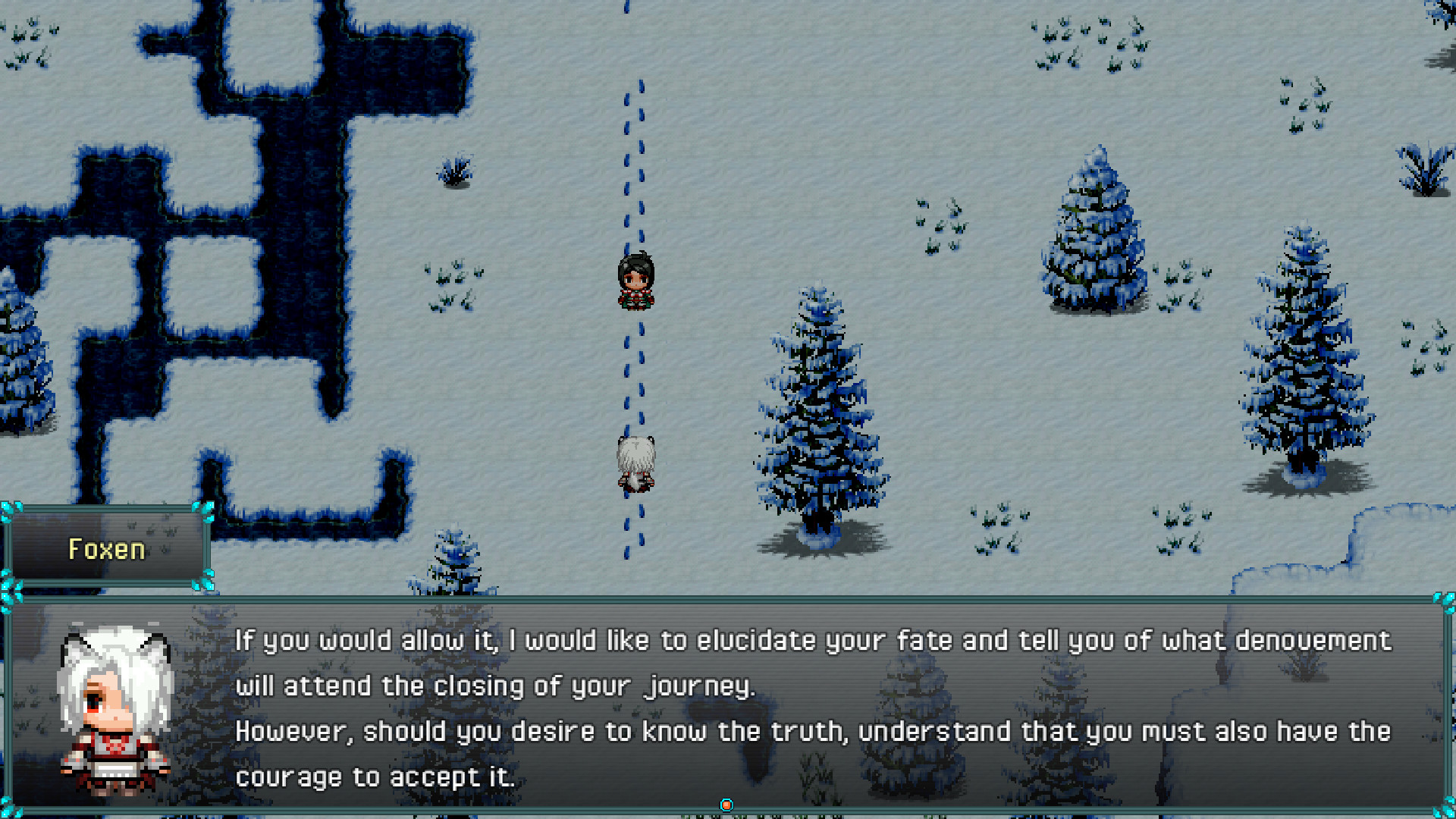Viewport: 1456px width, 819px height.
Task: Click the Foxen name plate
Action: pyautogui.click(x=107, y=548)
